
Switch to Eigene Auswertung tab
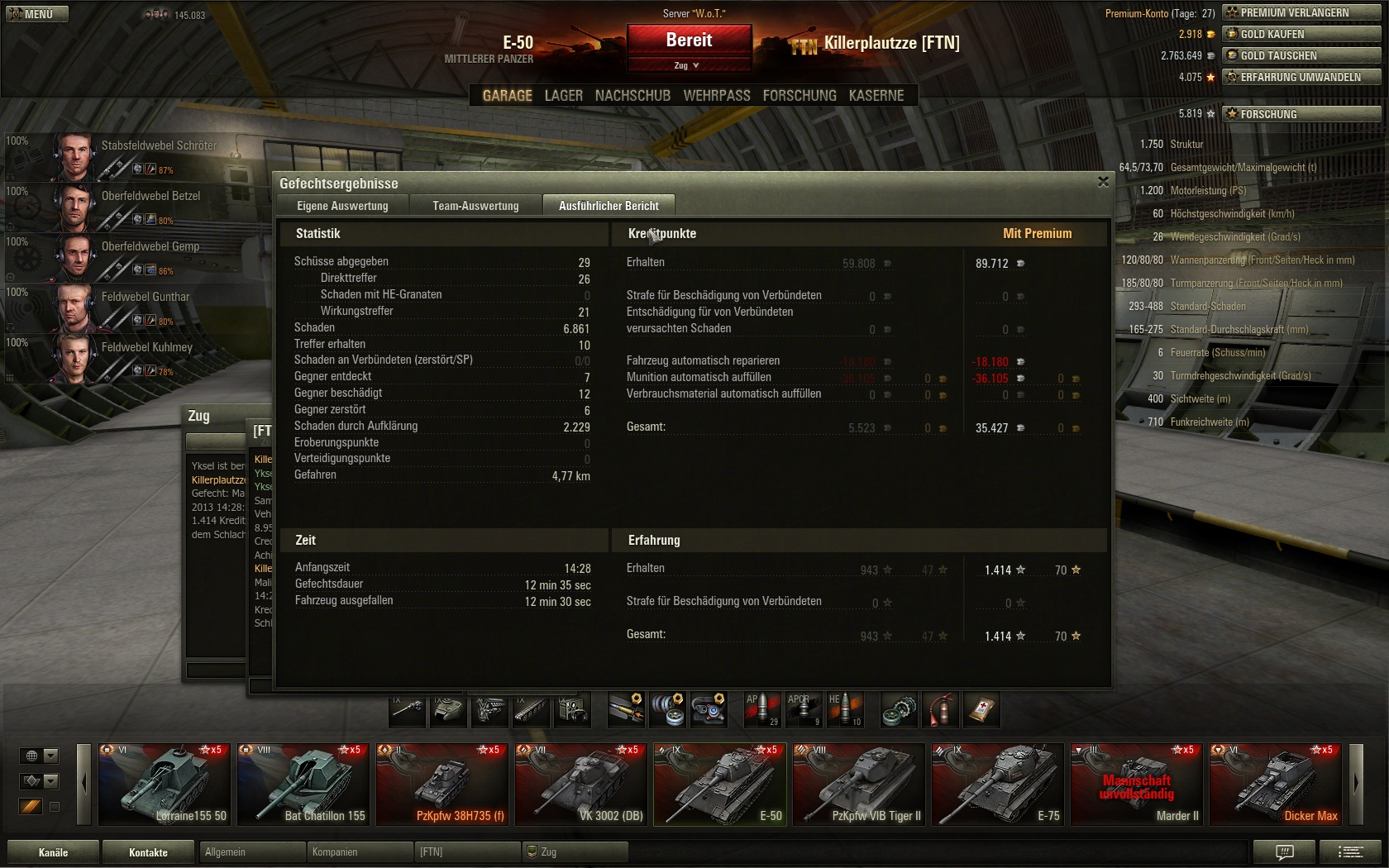(342, 206)
